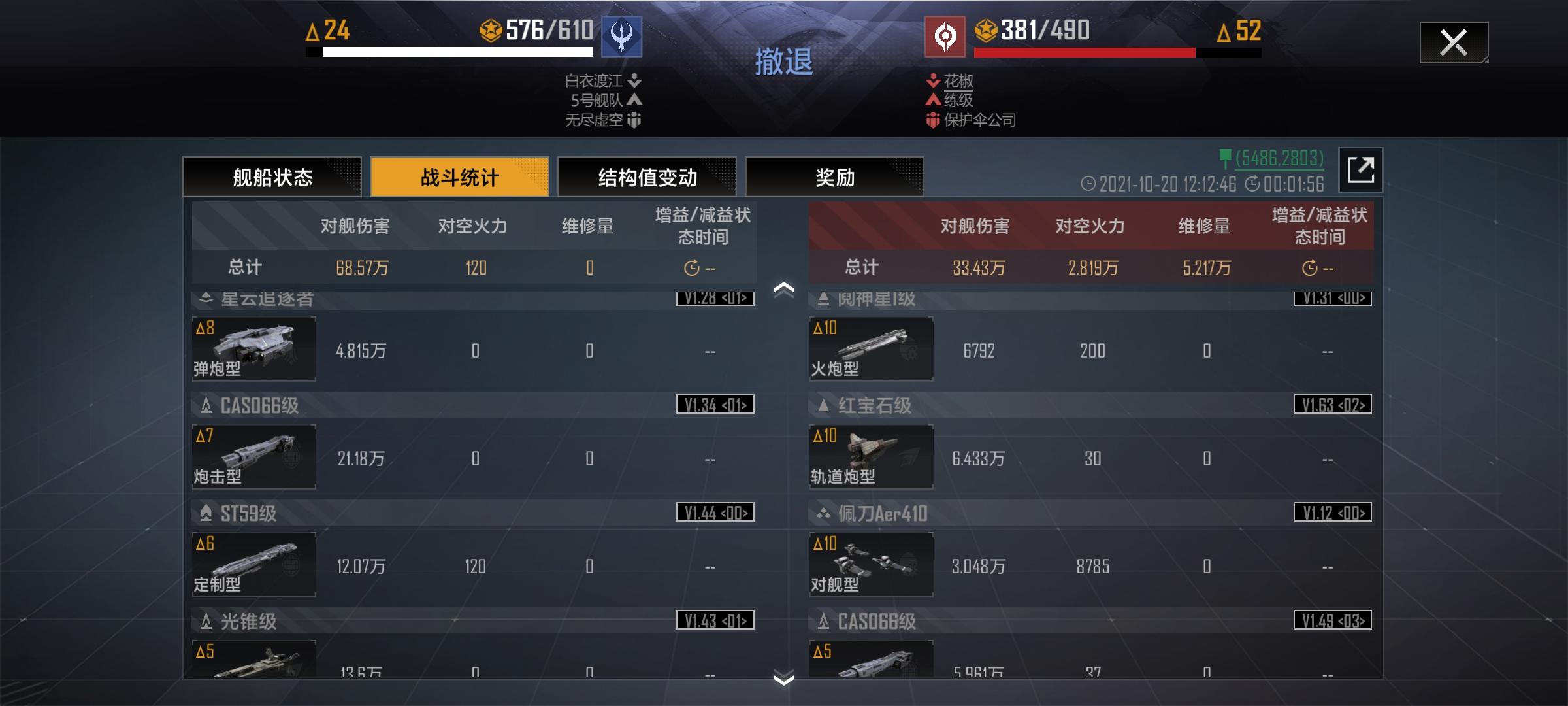
Task: Switch to the 奖励 tab
Action: (836, 176)
